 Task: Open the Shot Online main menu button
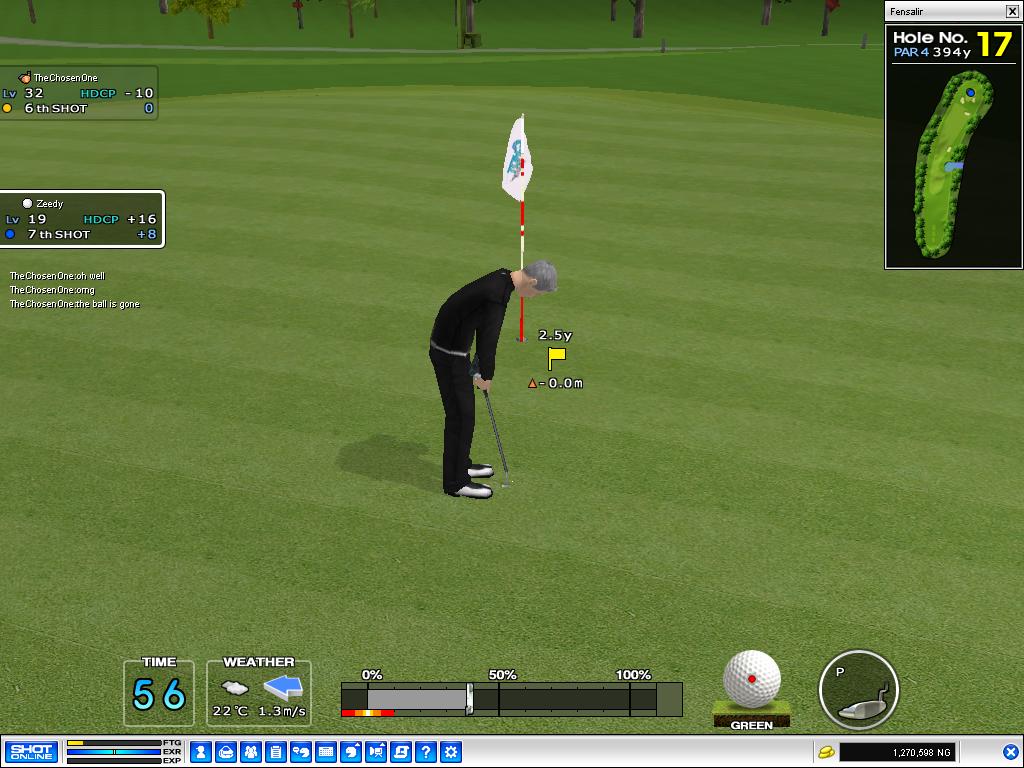[x=31, y=751]
